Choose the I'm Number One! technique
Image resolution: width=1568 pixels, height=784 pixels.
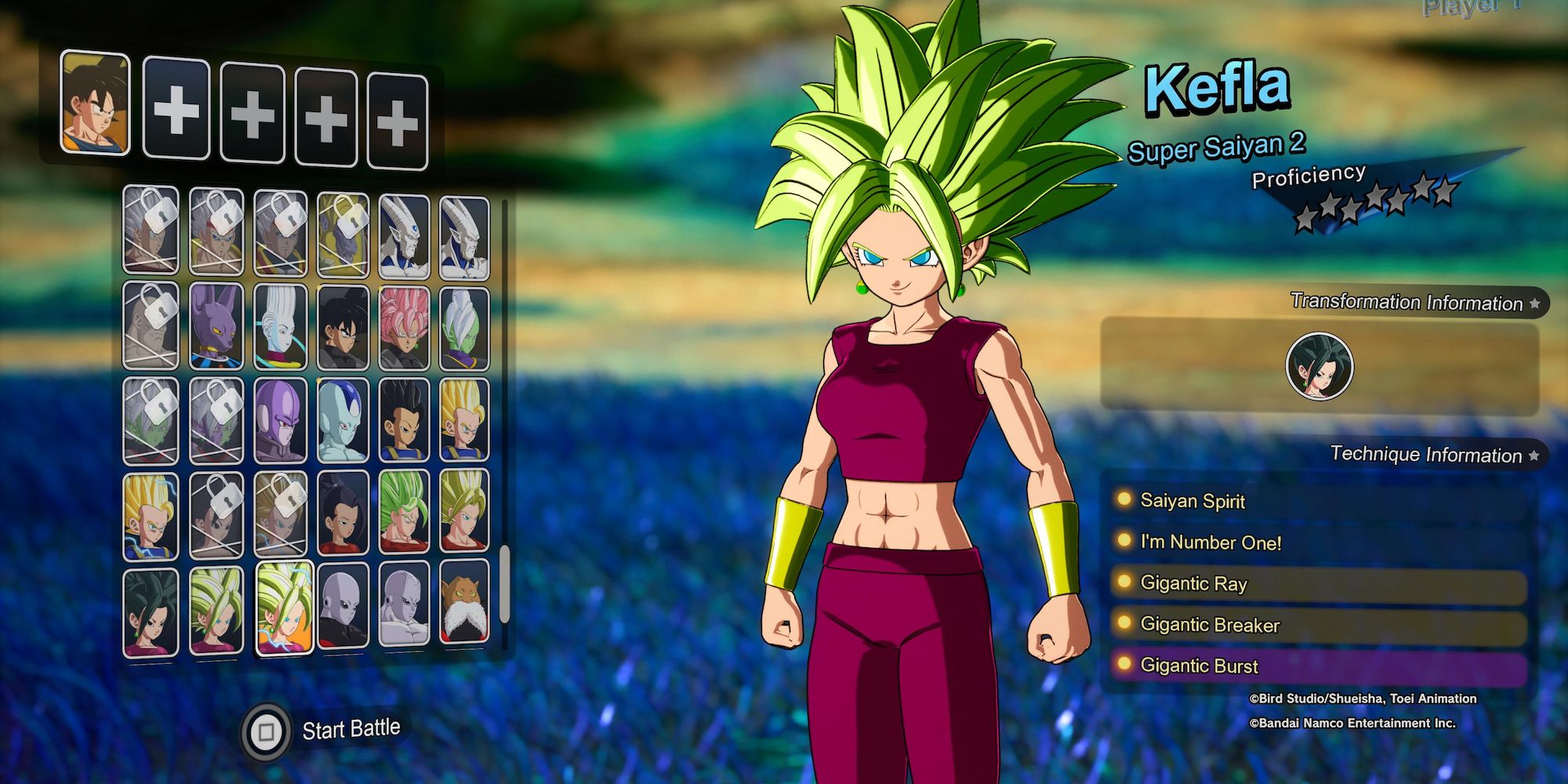[1317, 542]
